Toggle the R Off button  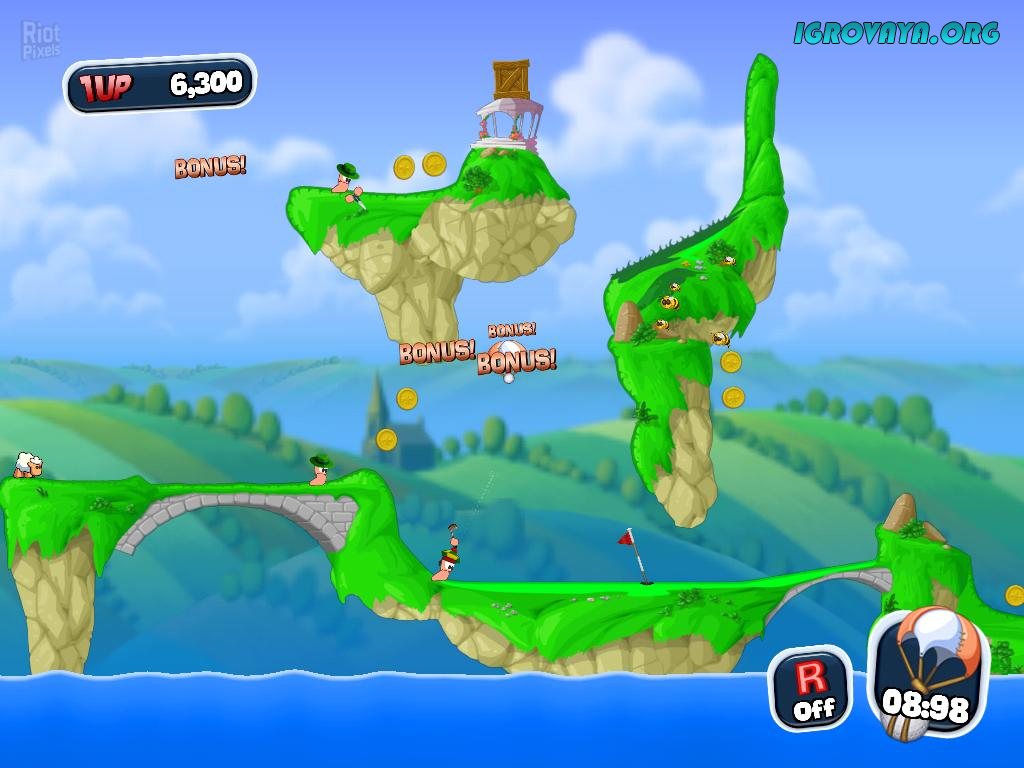(811, 689)
